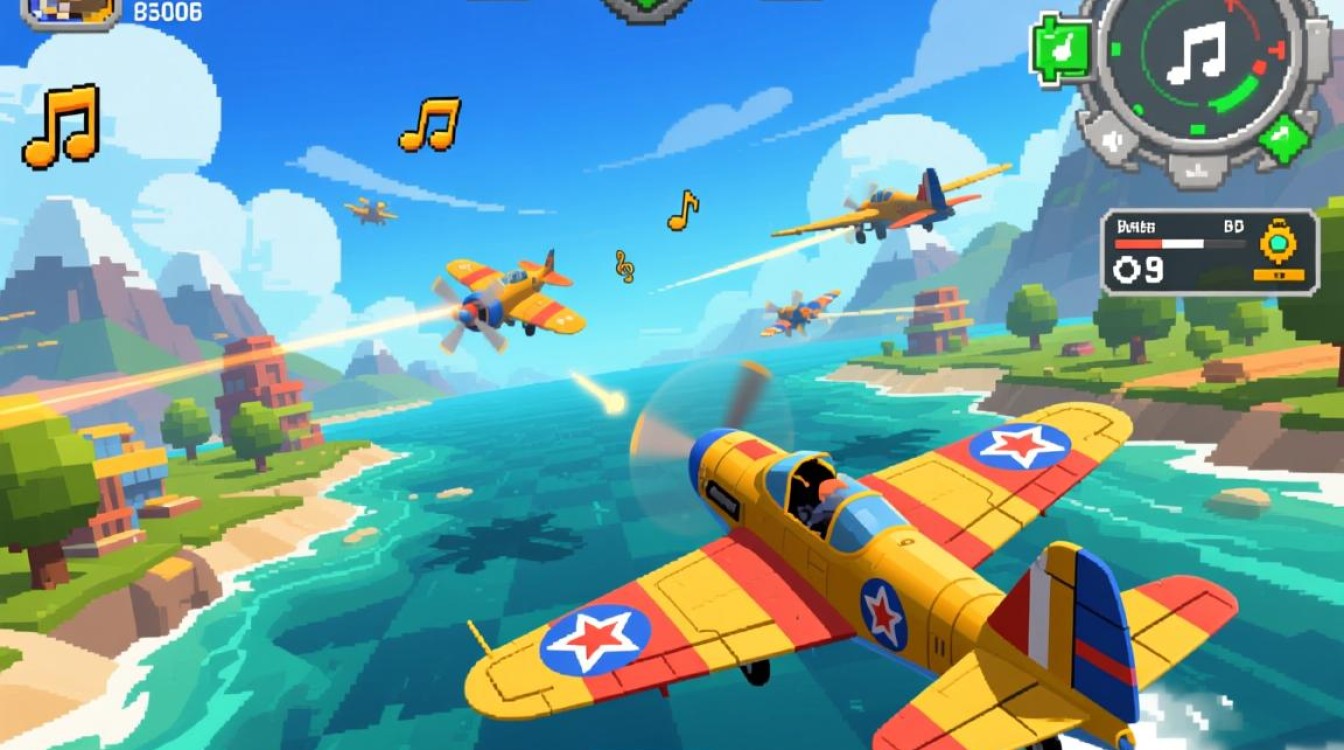The height and width of the screenshot is (750, 1344).
Task: Open the pilot portrait in the corner
Action: pos(70,12)
